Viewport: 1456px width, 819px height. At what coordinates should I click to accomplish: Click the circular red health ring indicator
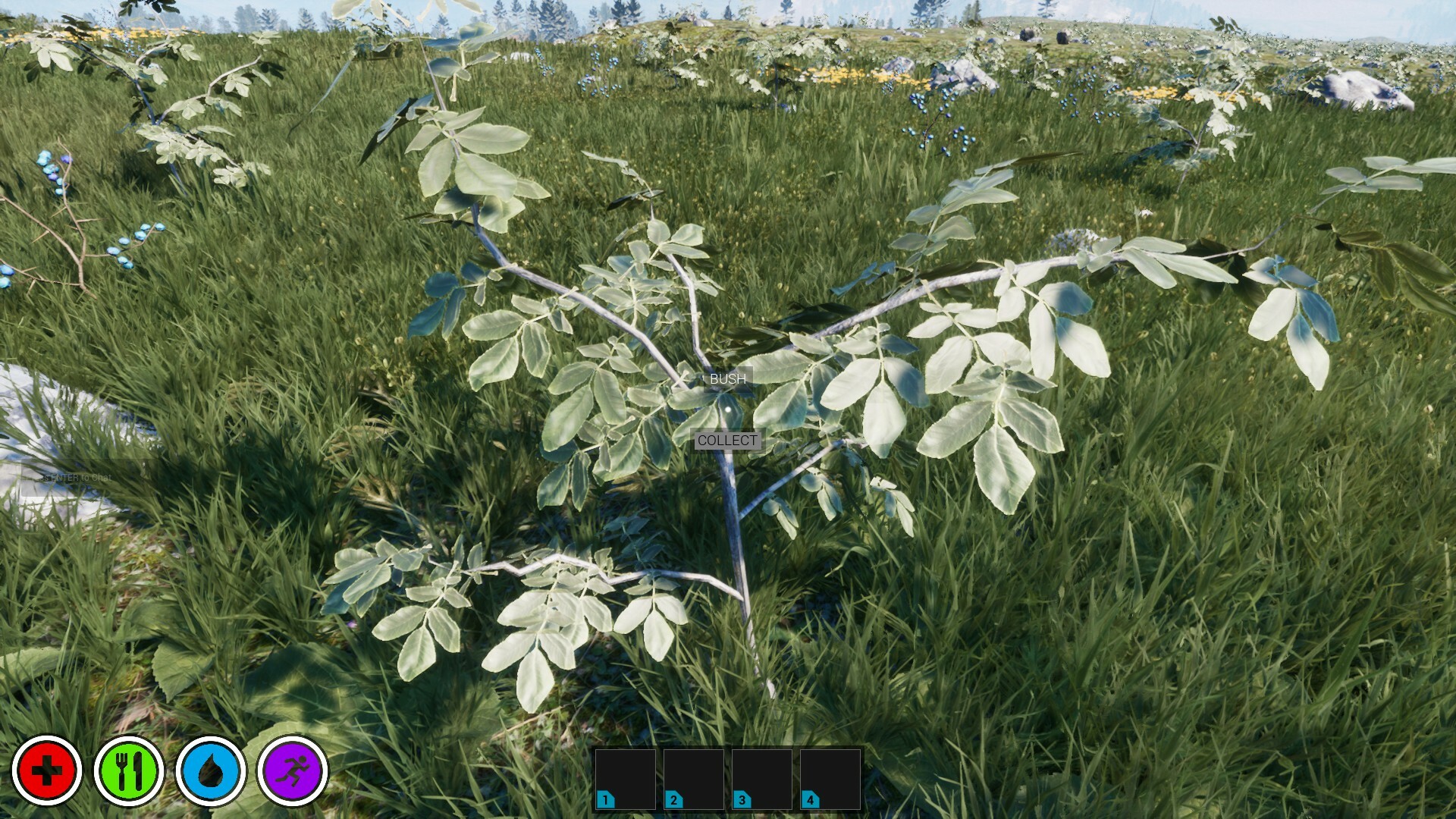pos(48,772)
